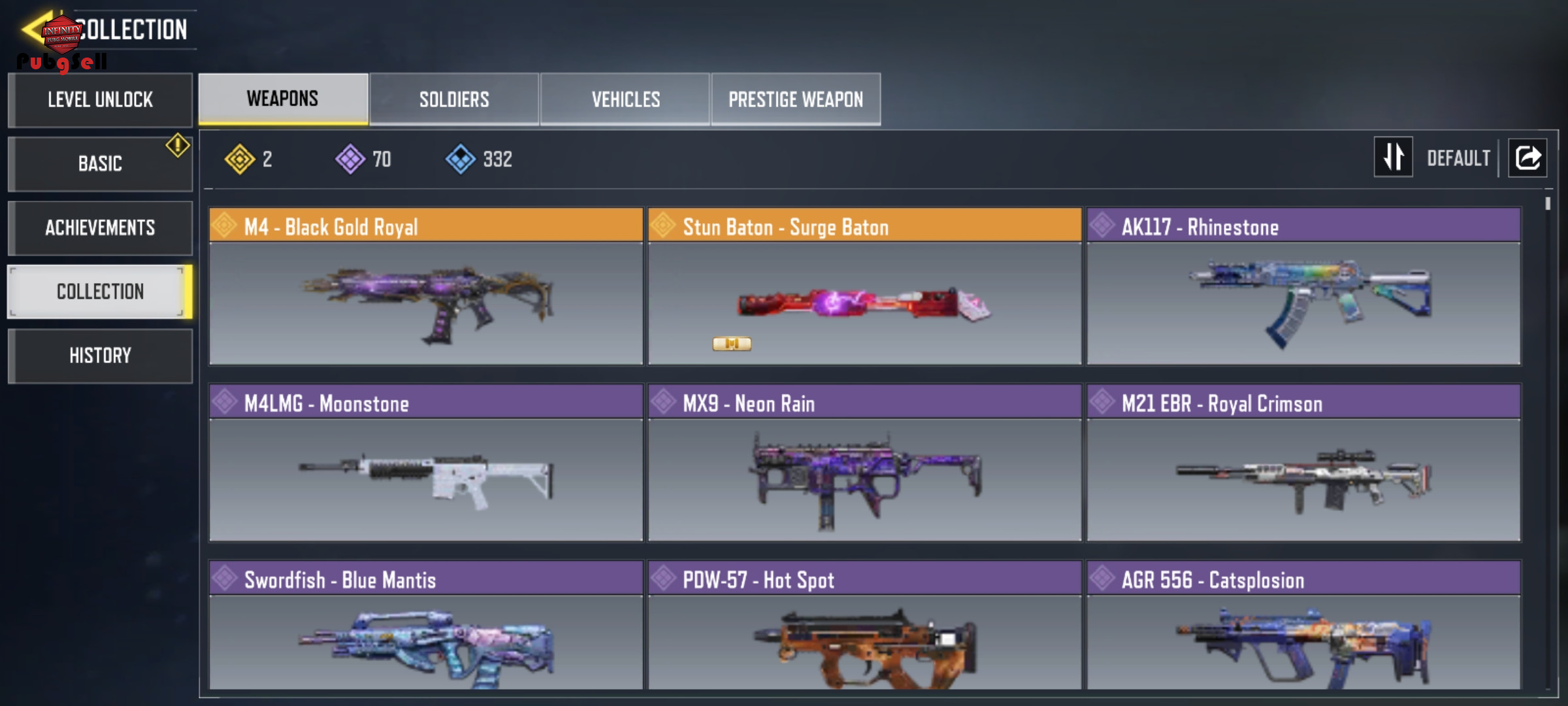The width and height of the screenshot is (1568, 706).
Task: Switch to the Weapons tab
Action: pyautogui.click(x=283, y=99)
